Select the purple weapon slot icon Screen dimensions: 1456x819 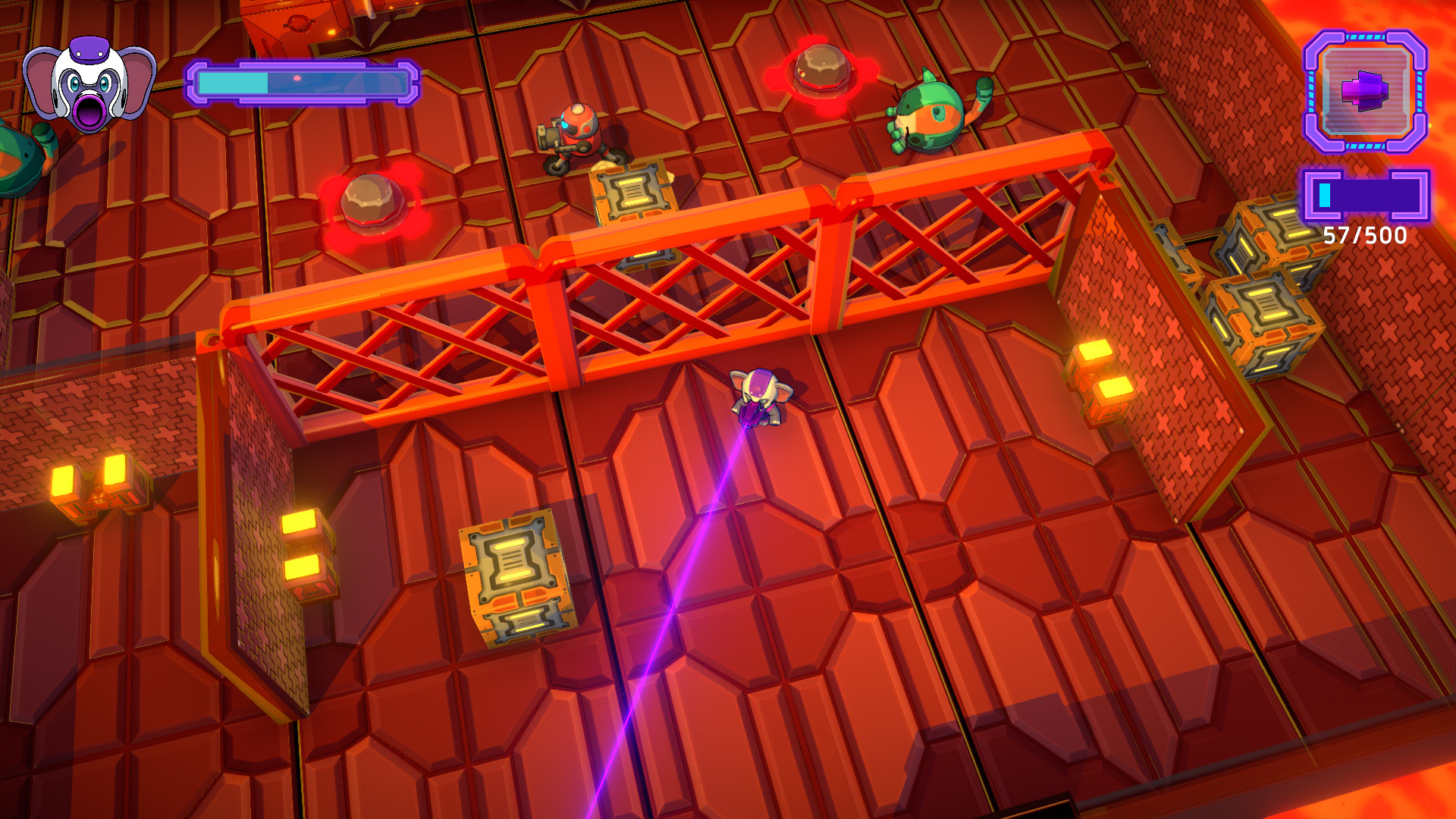(x=1365, y=91)
